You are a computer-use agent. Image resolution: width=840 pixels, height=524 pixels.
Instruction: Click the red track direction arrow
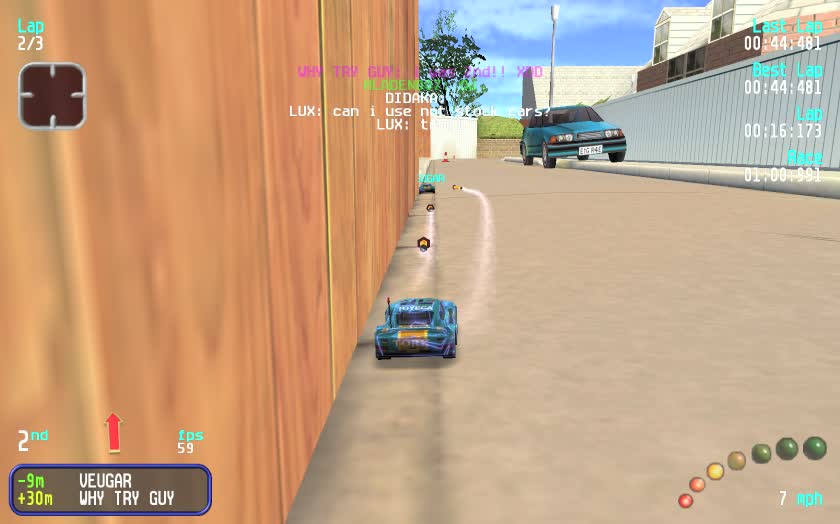pos(113,432)
